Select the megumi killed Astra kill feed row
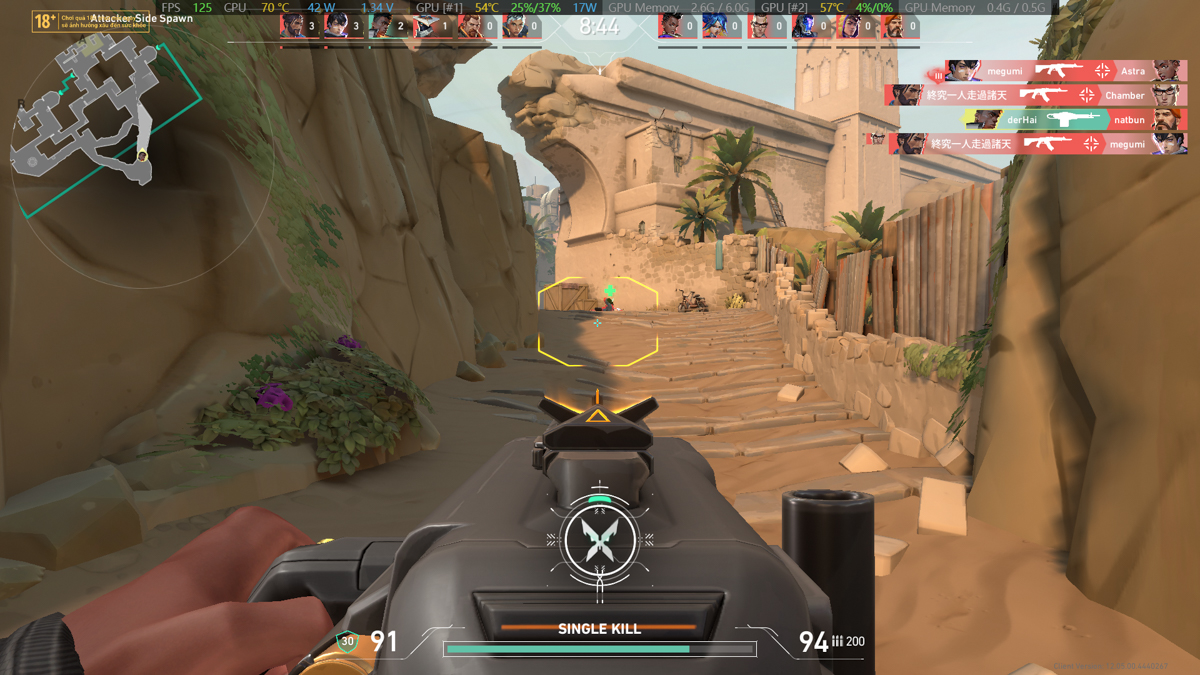This screenshot has height=675, width=1200. 1060,71
